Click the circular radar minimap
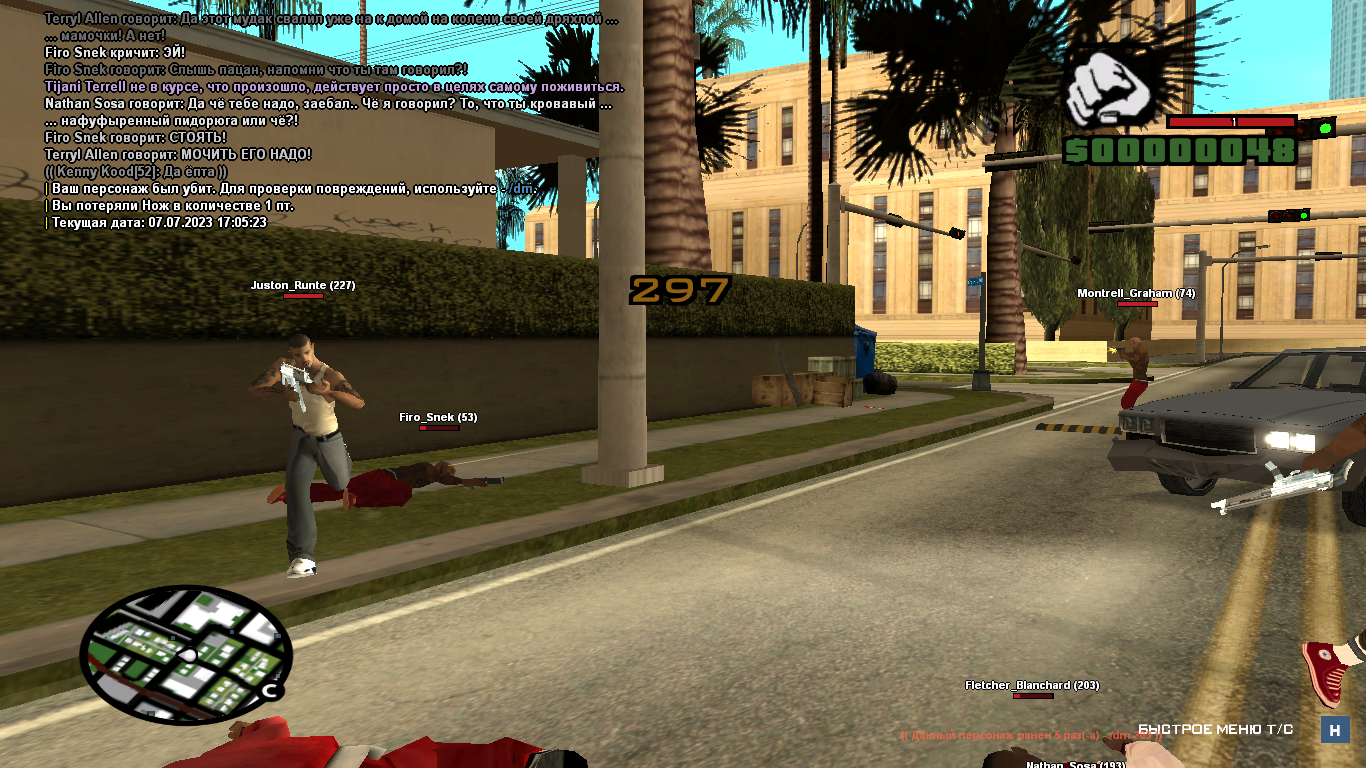The image size is (1366, 768). point(185,655)
